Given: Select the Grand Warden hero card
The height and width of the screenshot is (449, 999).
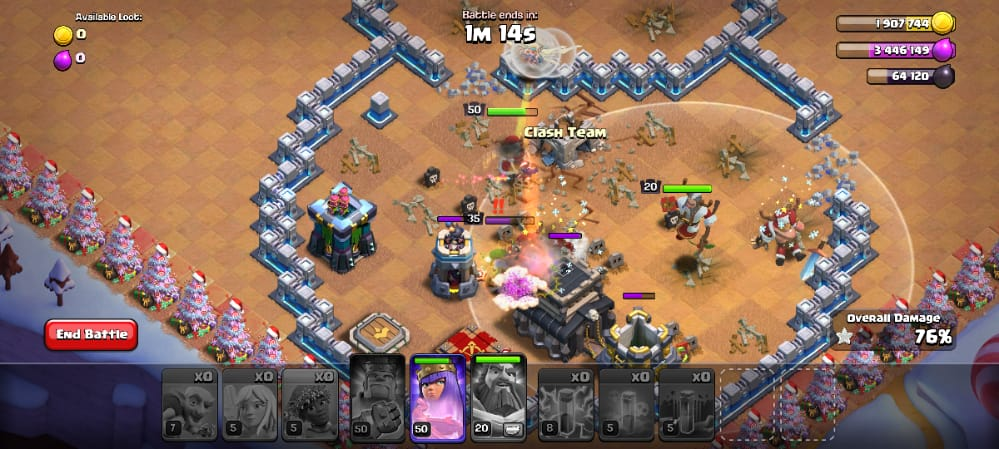Looking at the screenshot, I should pos(499,399).
